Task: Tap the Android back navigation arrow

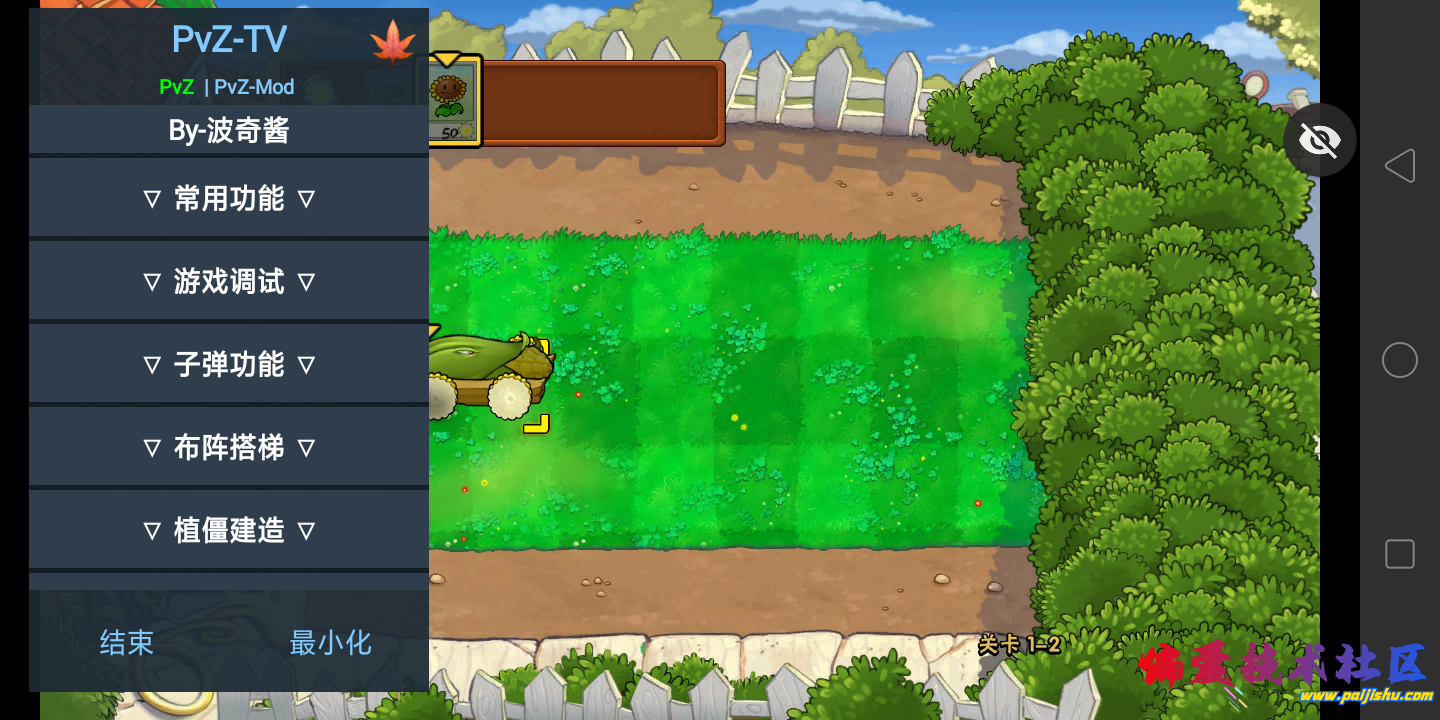Action: 1399,166
